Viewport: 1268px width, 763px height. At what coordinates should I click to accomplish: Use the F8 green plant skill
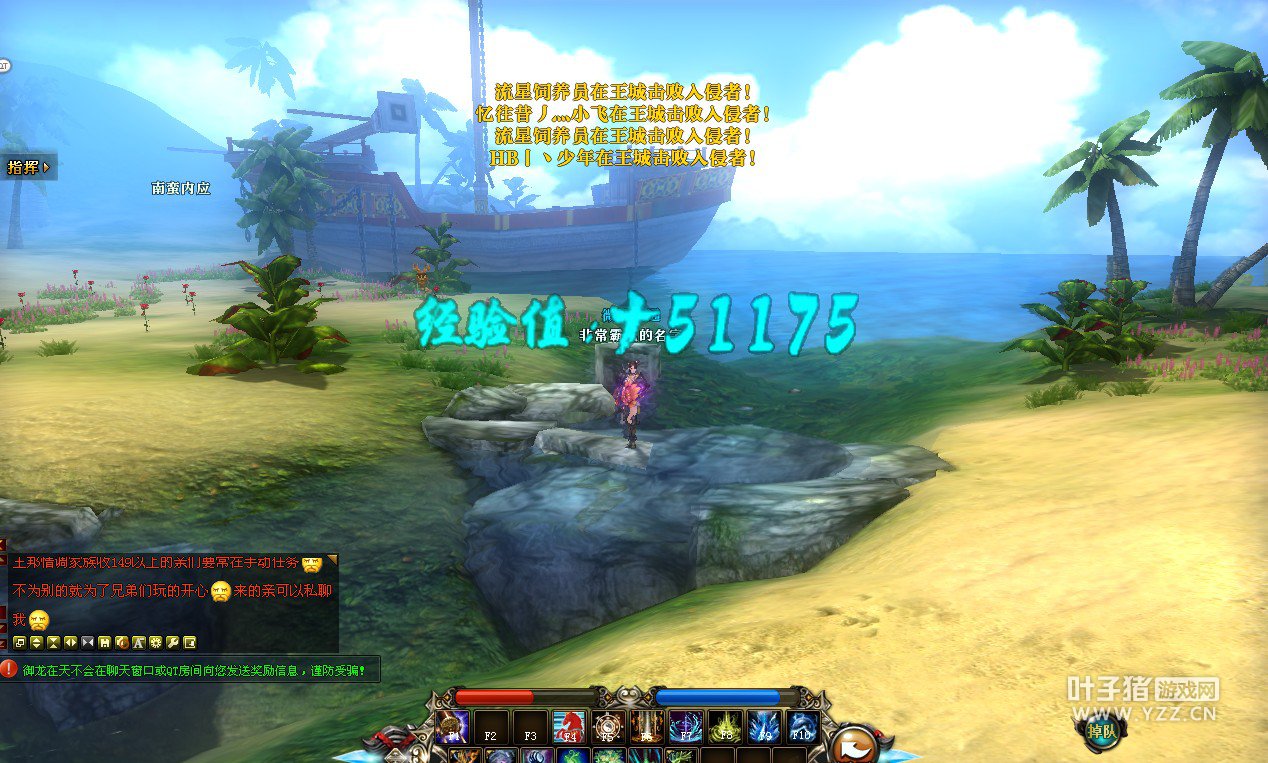tap(725, 728)
